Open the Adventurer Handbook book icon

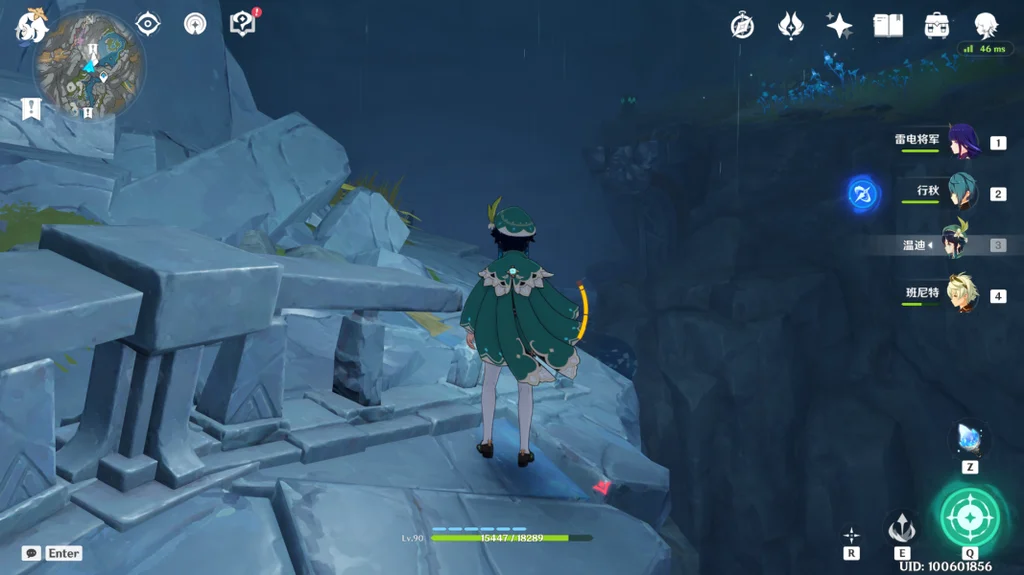(x=888, y=26)
